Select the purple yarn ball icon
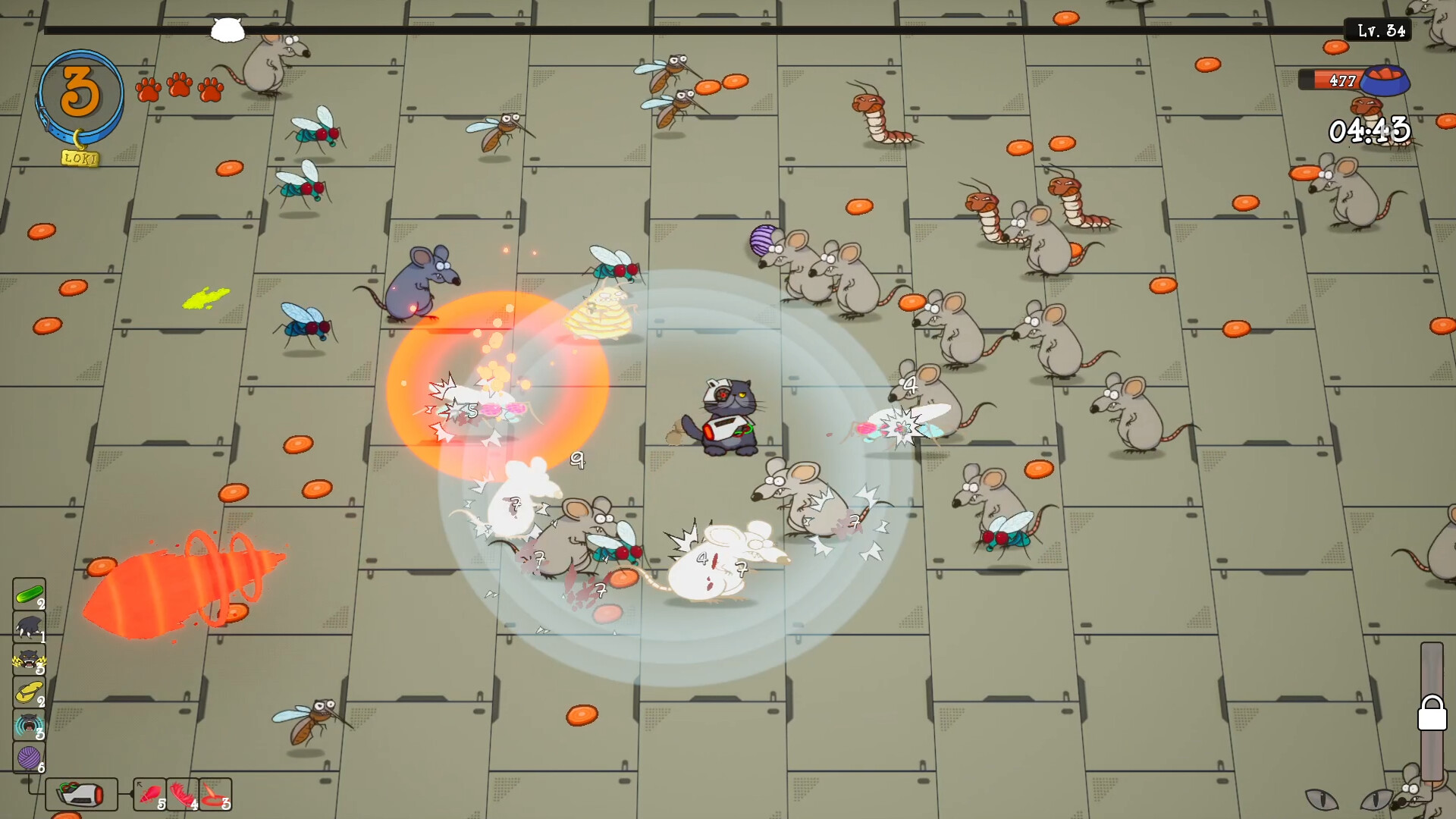Viewport: 1456px width, 819px height. [x=28, y=756]
